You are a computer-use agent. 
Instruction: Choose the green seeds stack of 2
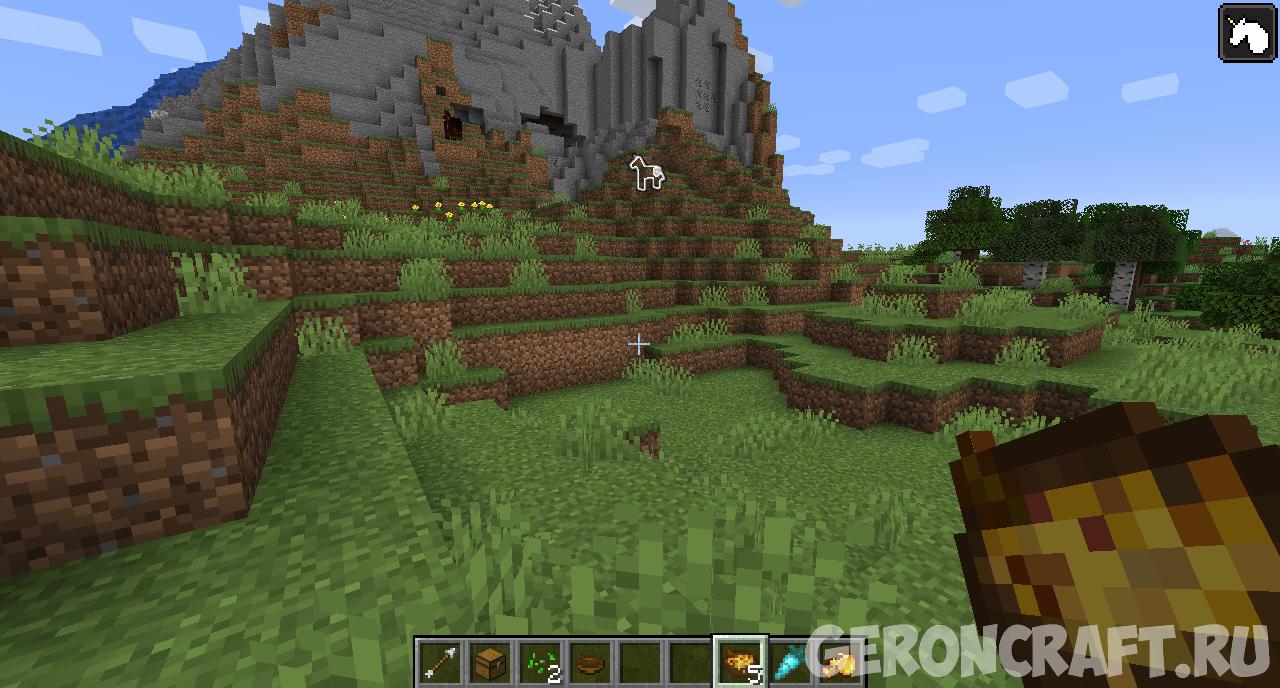[540, 662]
